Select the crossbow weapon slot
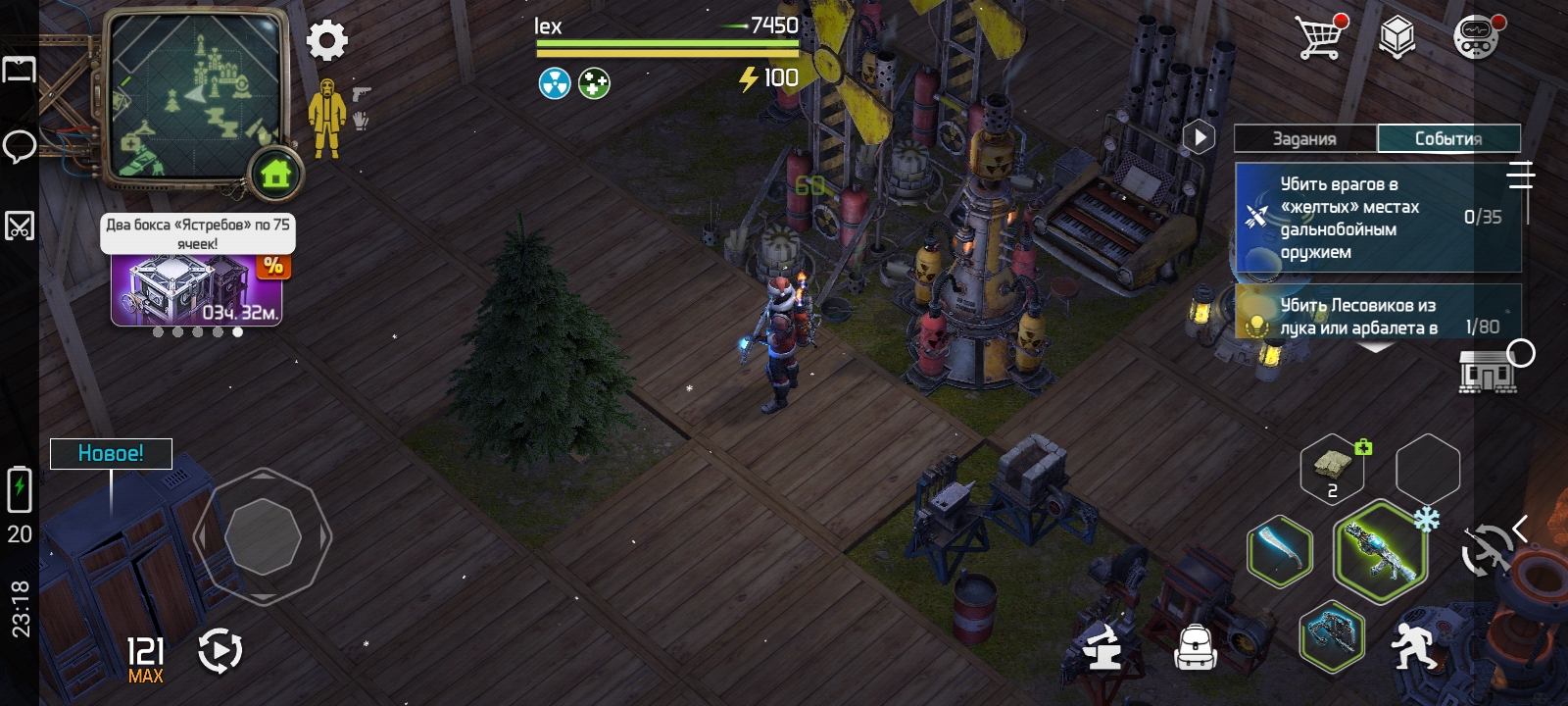 point(1332,635)
